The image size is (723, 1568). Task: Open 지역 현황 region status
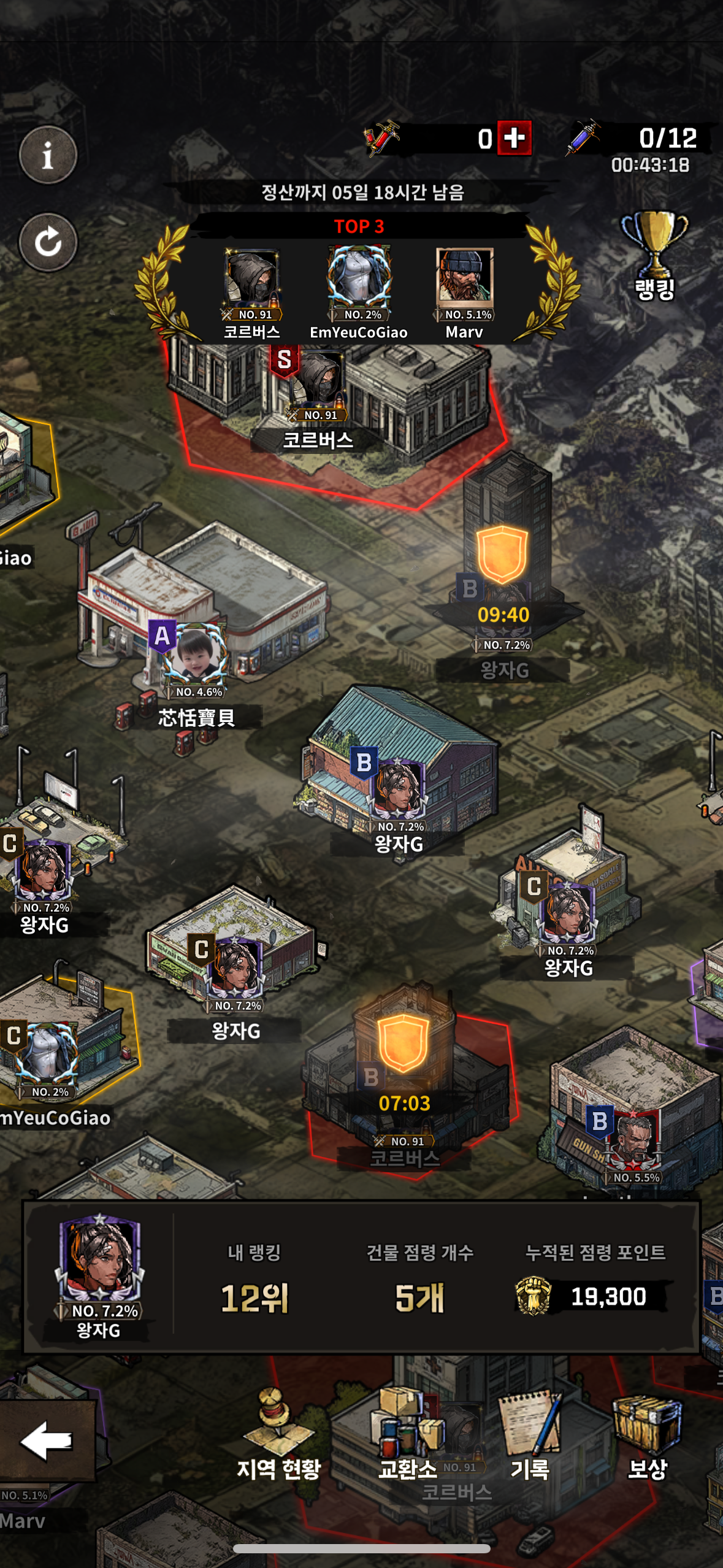279,1435
